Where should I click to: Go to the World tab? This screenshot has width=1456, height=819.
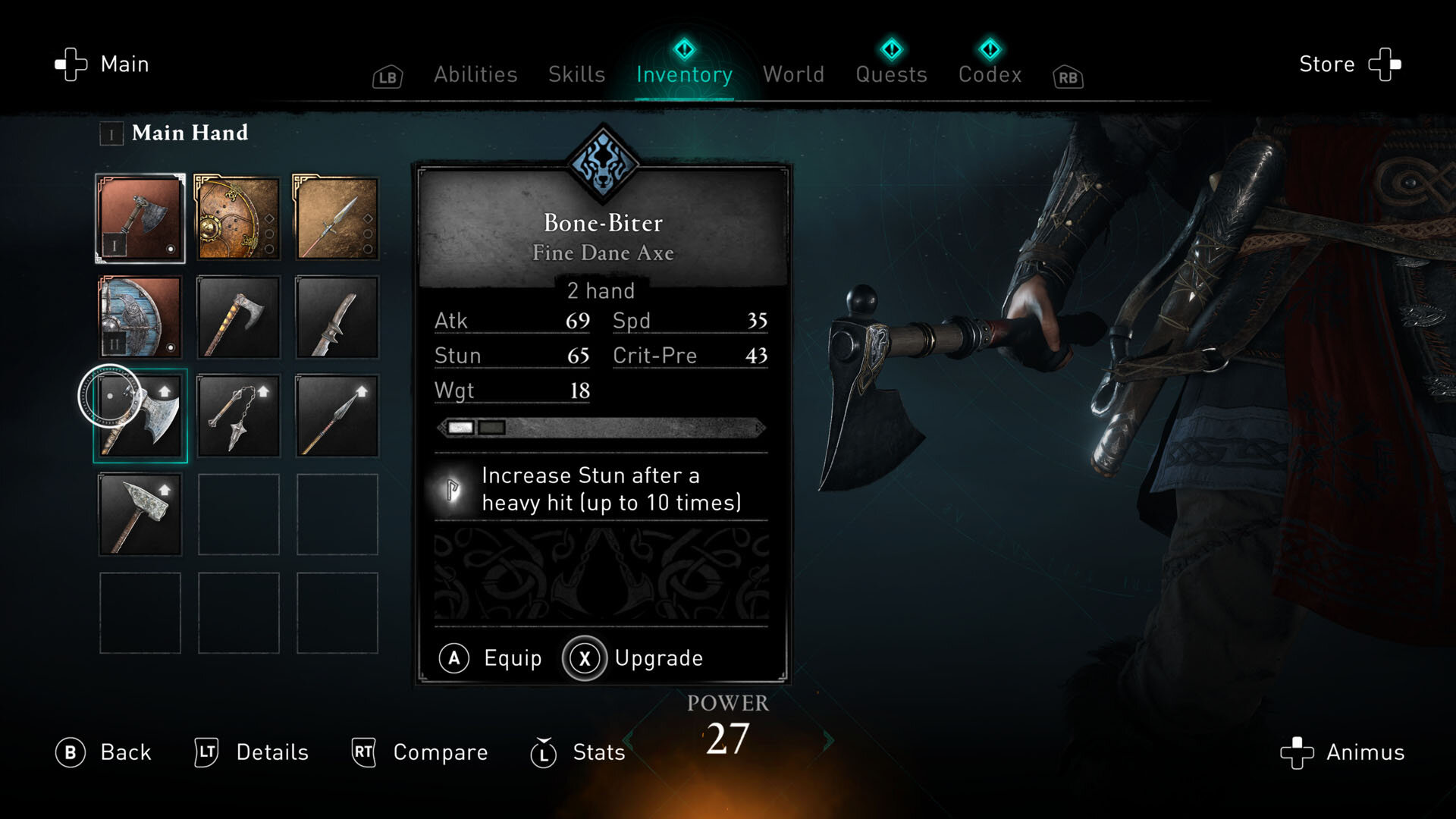(x=793, y=74)
